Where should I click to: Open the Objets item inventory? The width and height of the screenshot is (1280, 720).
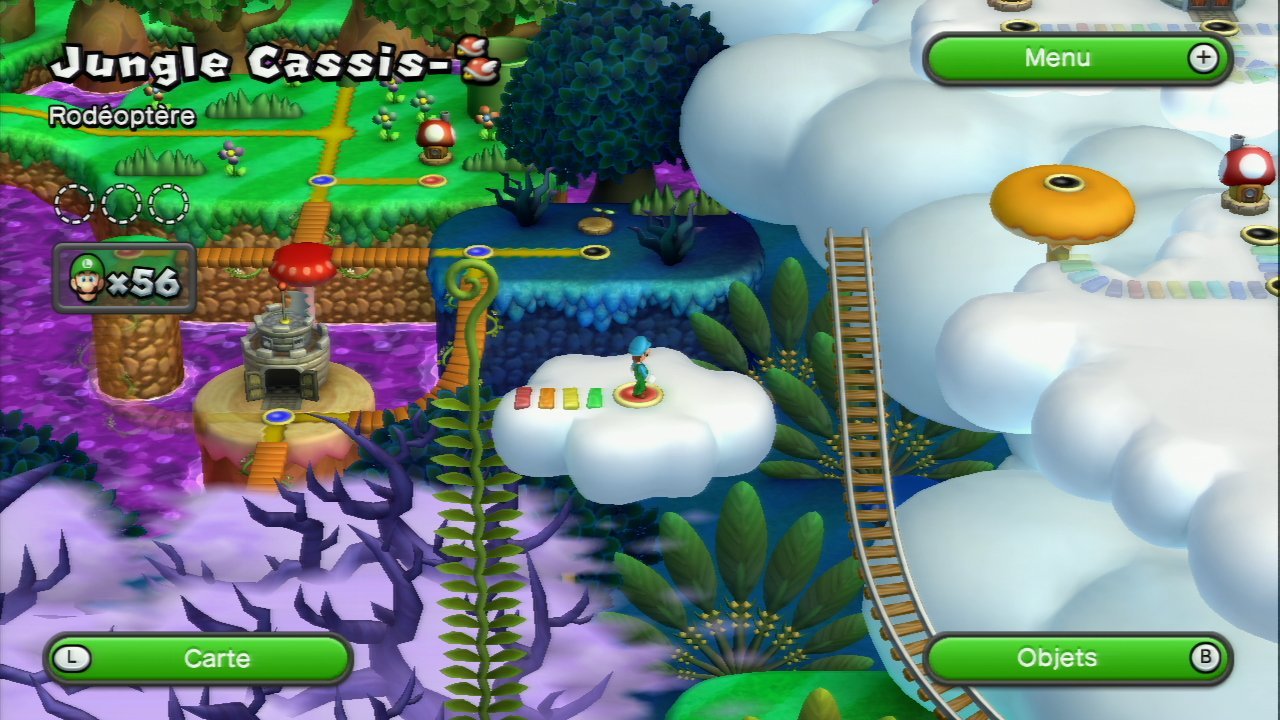1077,658
